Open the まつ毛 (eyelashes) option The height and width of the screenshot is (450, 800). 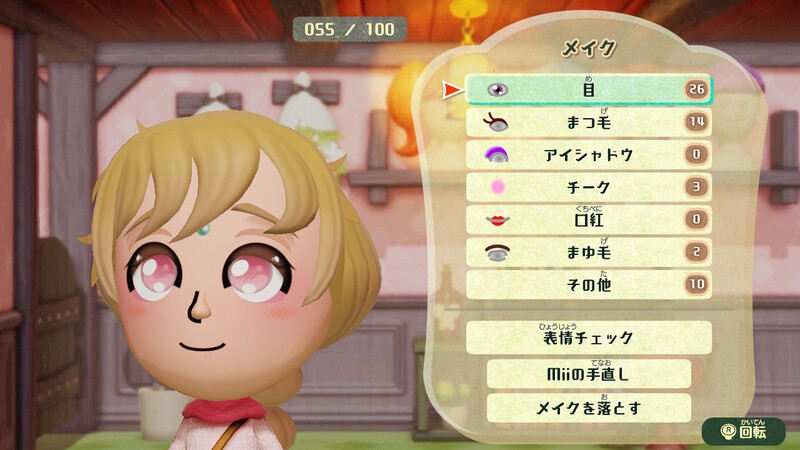coord(589,122)
